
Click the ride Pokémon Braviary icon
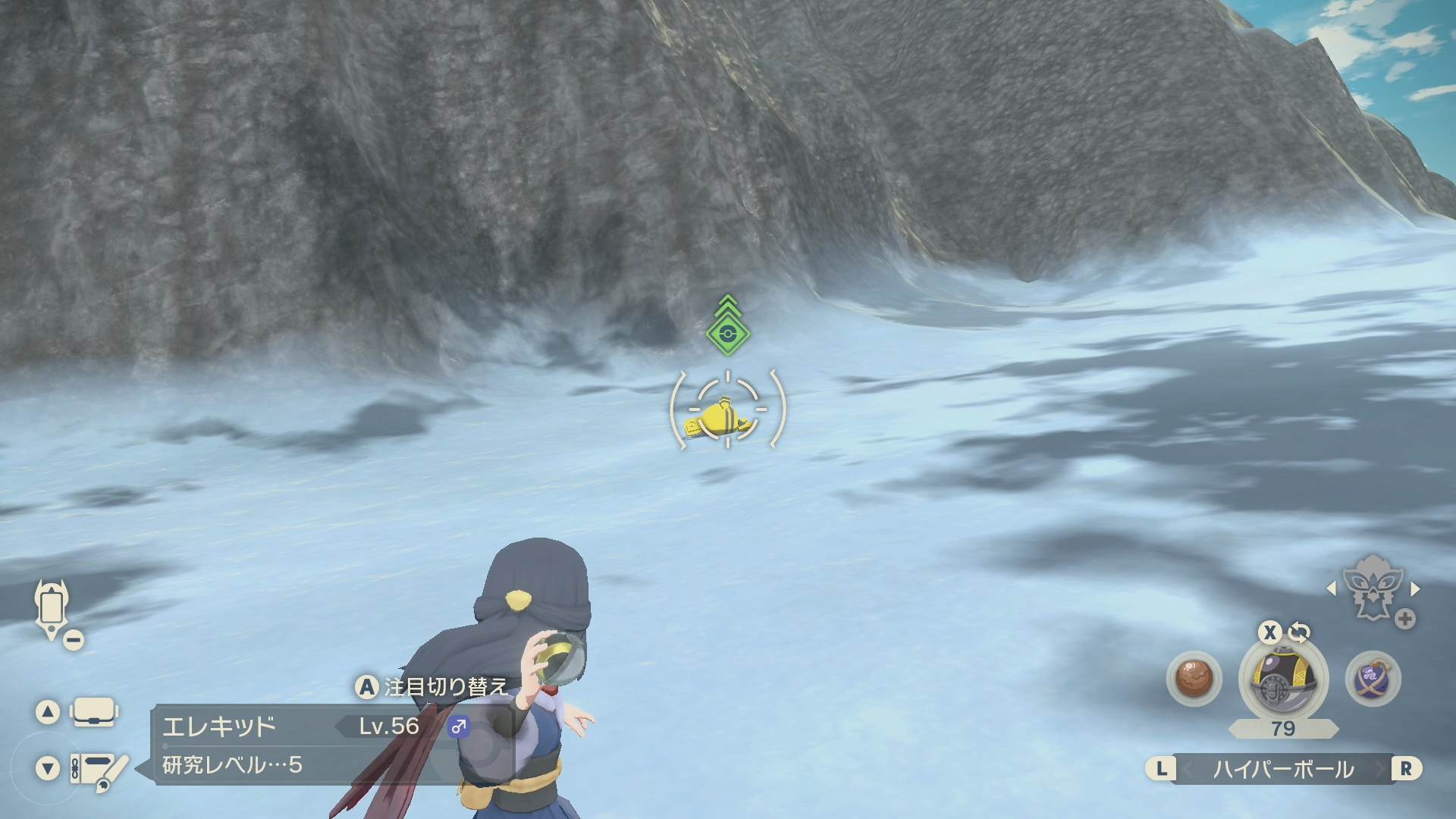click(1372, 588)
